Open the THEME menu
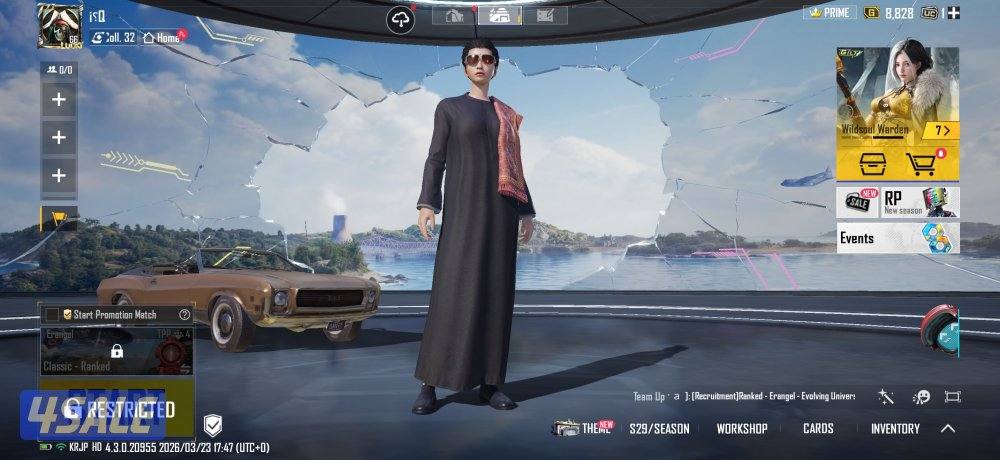This screenshot has width=1000, height=460. point(583,428)
